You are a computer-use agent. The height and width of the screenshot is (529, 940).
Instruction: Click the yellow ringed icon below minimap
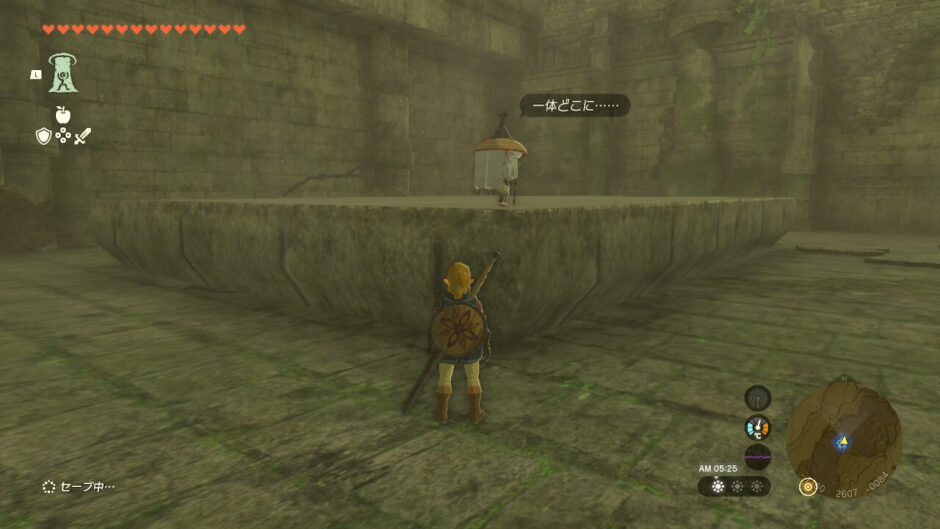(807, 487)
